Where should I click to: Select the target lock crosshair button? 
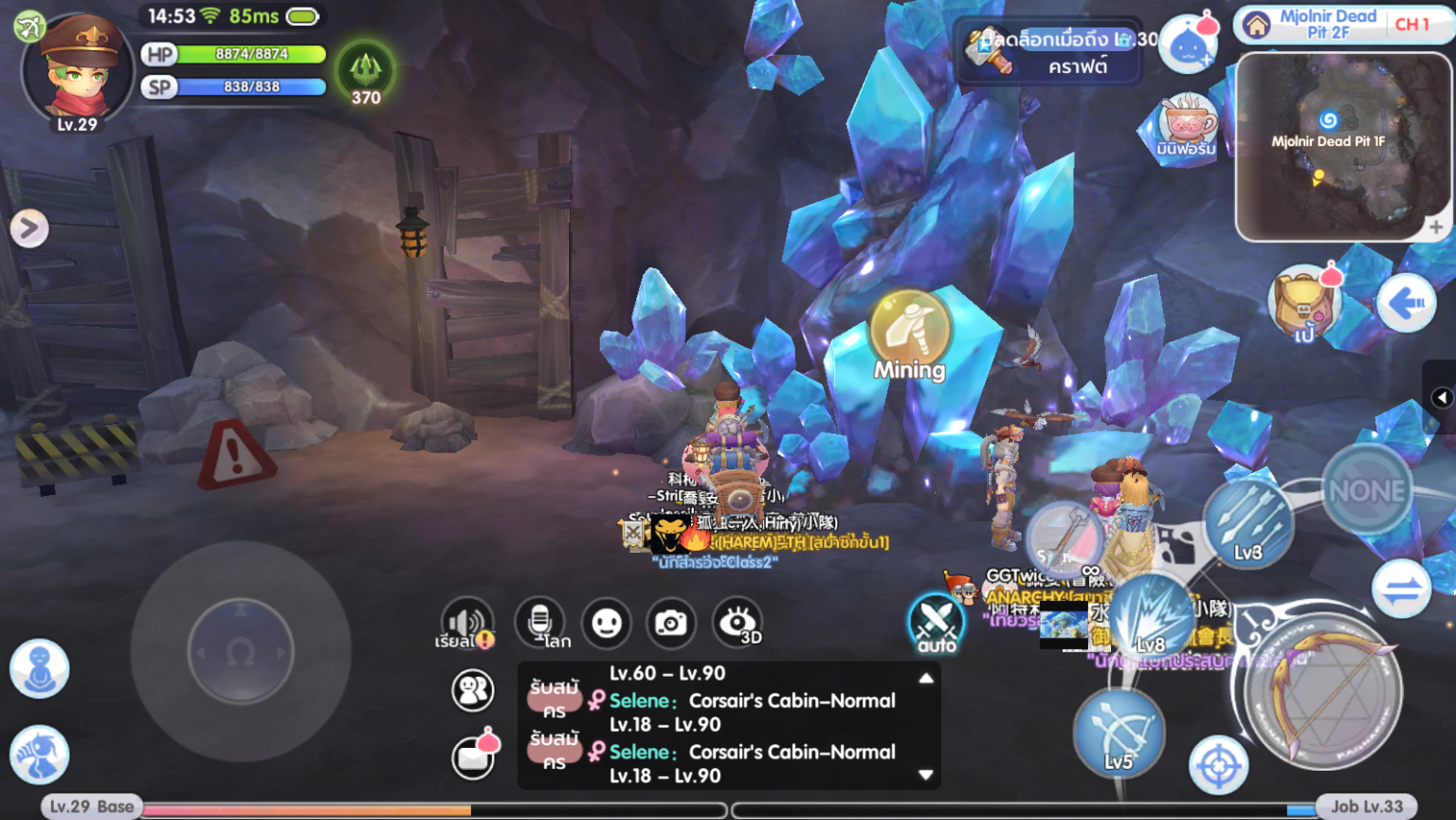(1219, 764)
